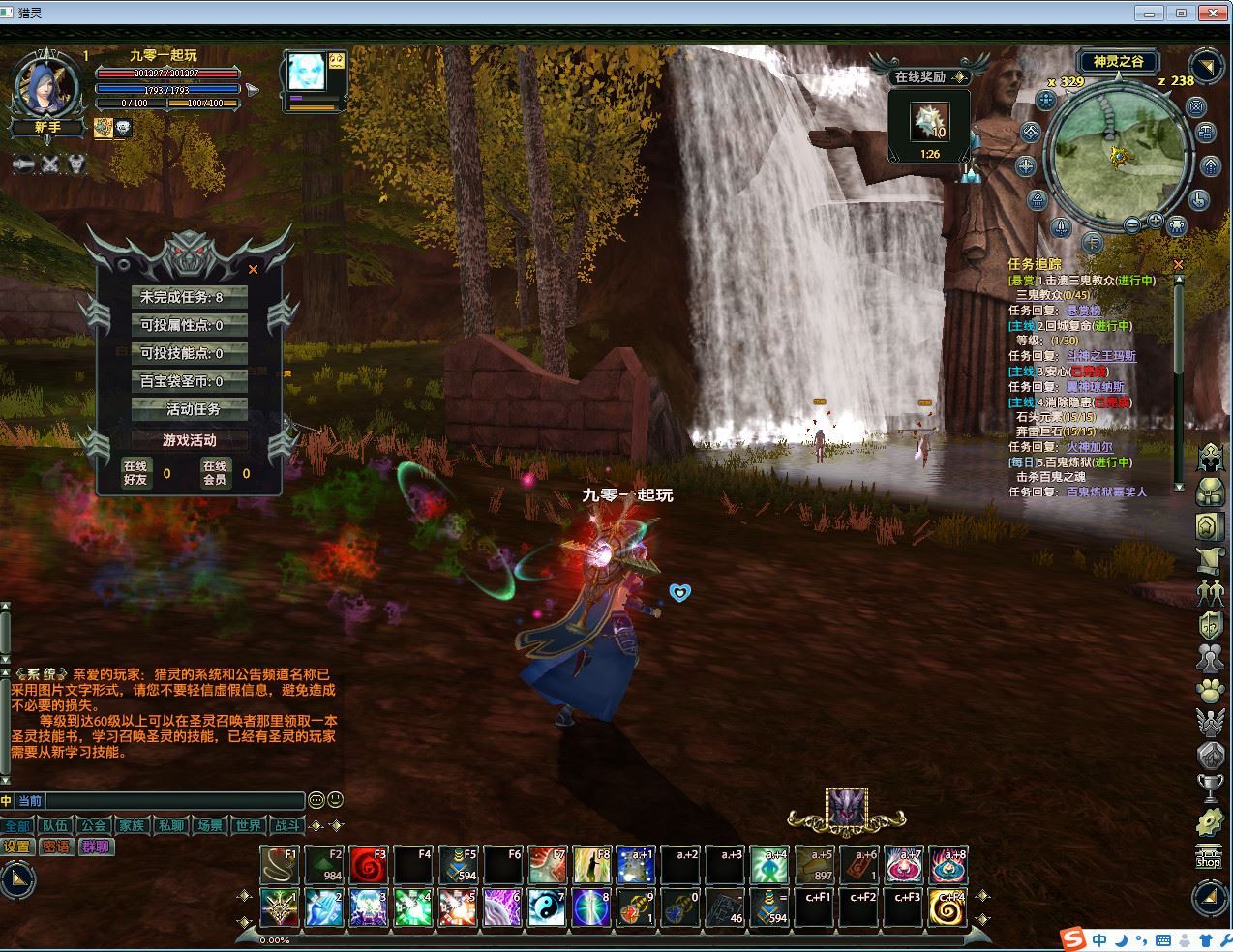Viewport: 1233px width, 952px height.
Task: Switch chat to the 队伍 team tab
Action: coord(54,825)
